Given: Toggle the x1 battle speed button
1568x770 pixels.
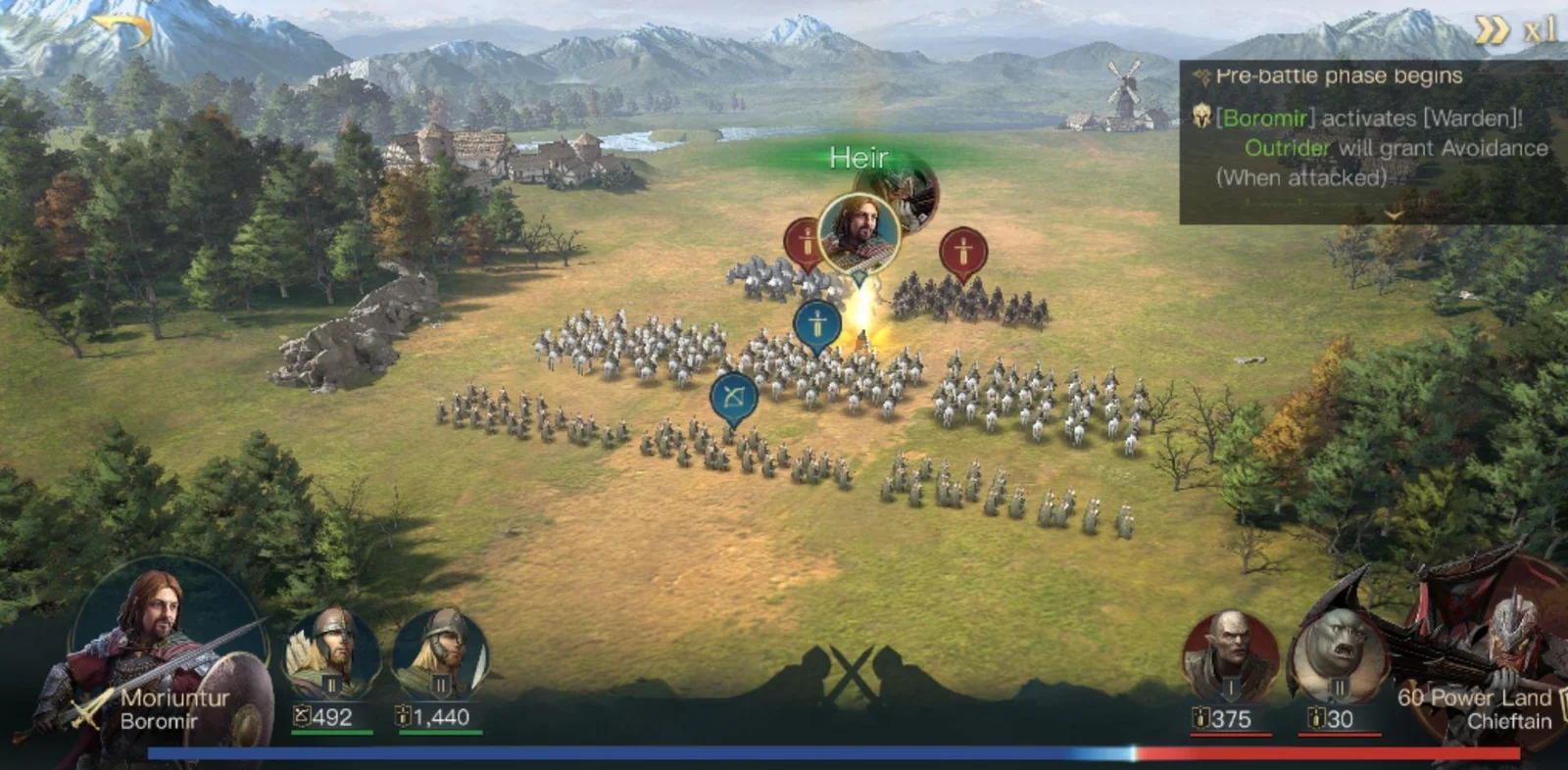Looking at the screenshot, I should click(1515, 30).
